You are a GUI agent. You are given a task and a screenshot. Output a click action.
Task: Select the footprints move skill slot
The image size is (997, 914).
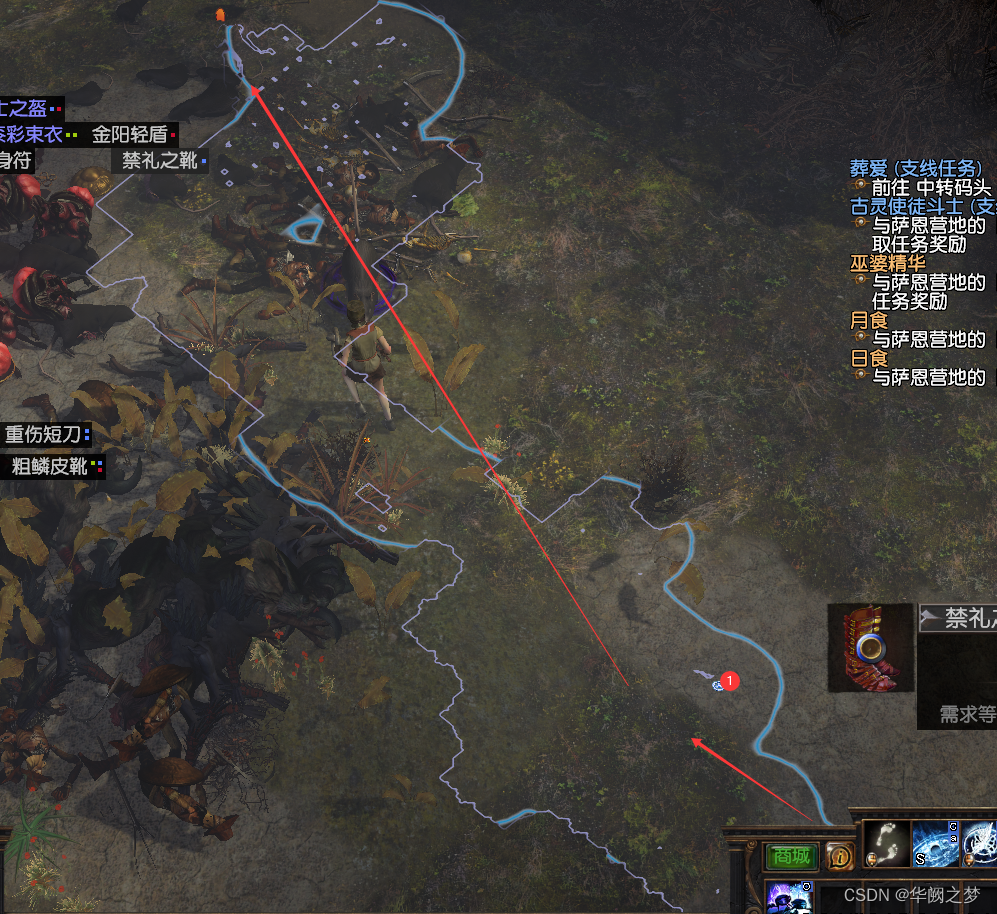pos(884,843)
